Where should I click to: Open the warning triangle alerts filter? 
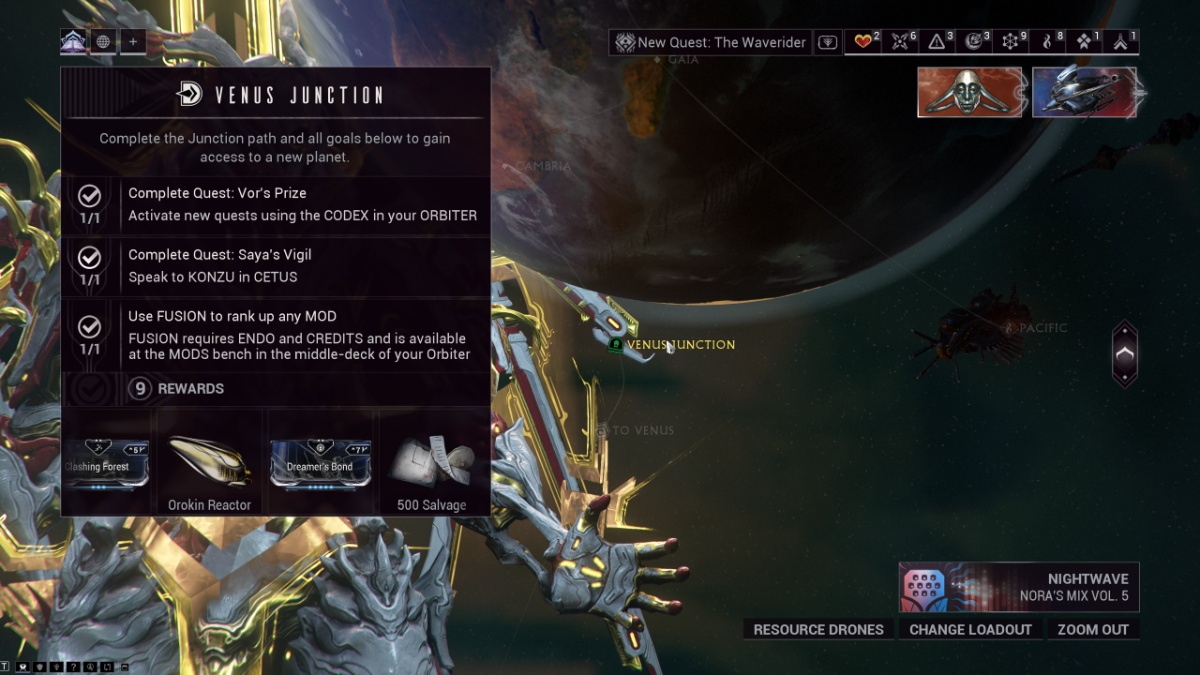(x=939, y=42)
